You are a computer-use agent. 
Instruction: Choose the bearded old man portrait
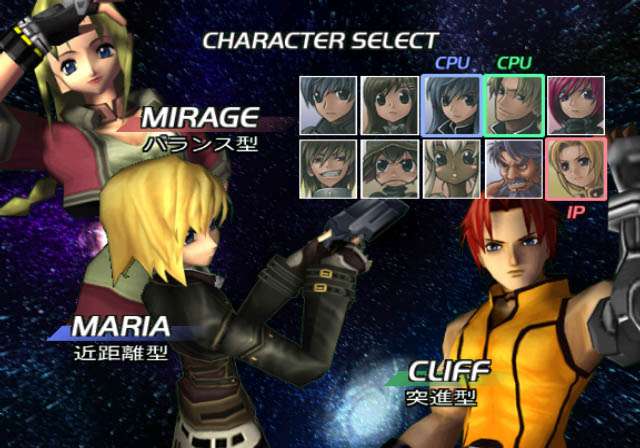click(513, 168)
